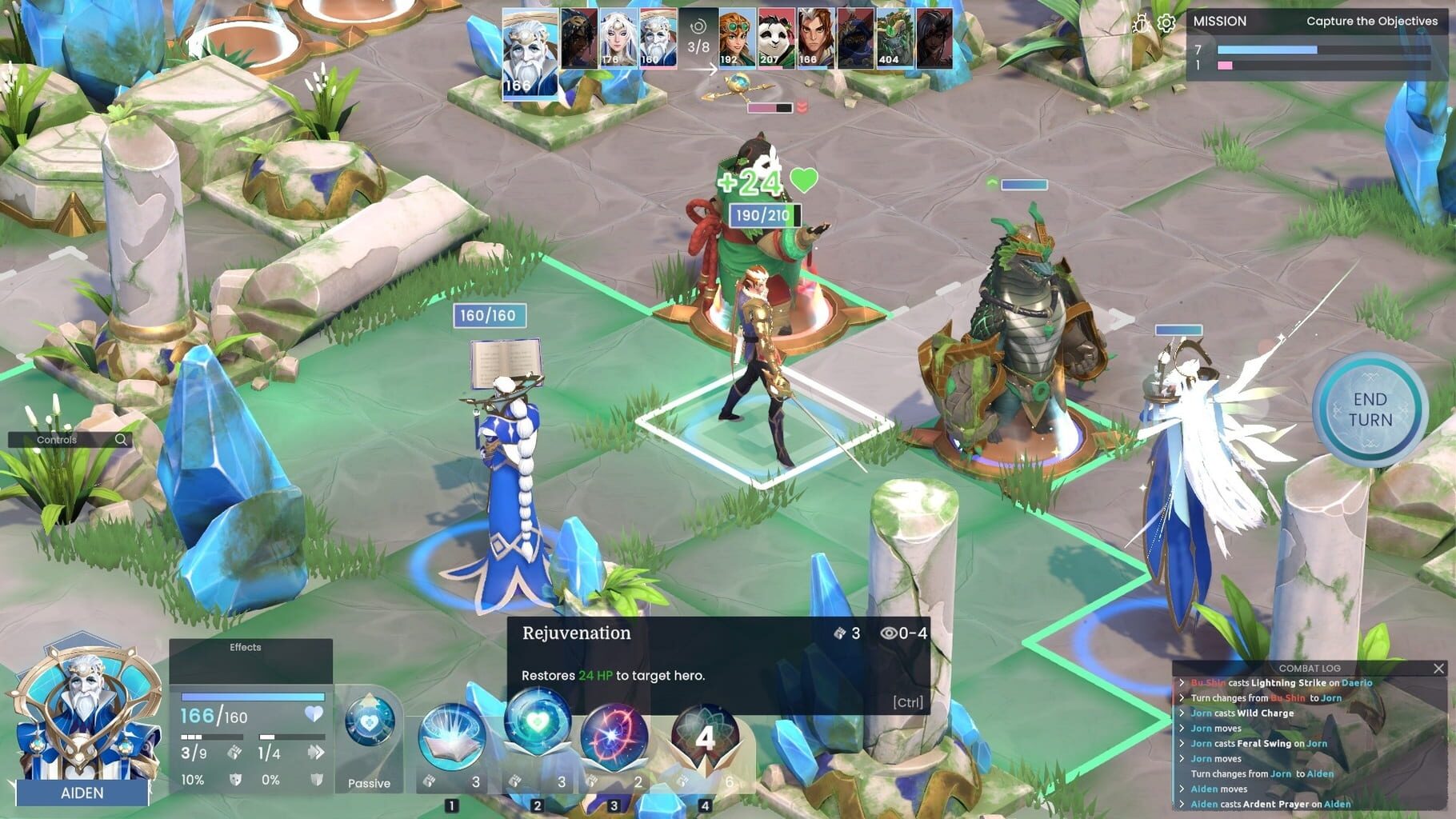The height and width of the screenshot is (819, 1456).
Task: Expand the 'Jorn casts Wild Charge' log entry
Action: click(1245, 713)
